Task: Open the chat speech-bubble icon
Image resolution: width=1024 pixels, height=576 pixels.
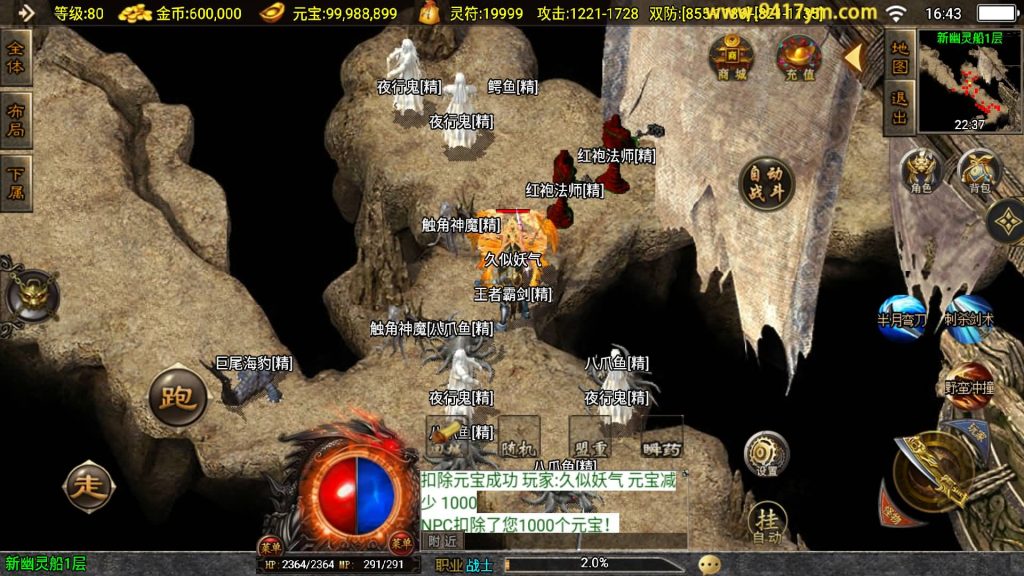Action: 709,564
